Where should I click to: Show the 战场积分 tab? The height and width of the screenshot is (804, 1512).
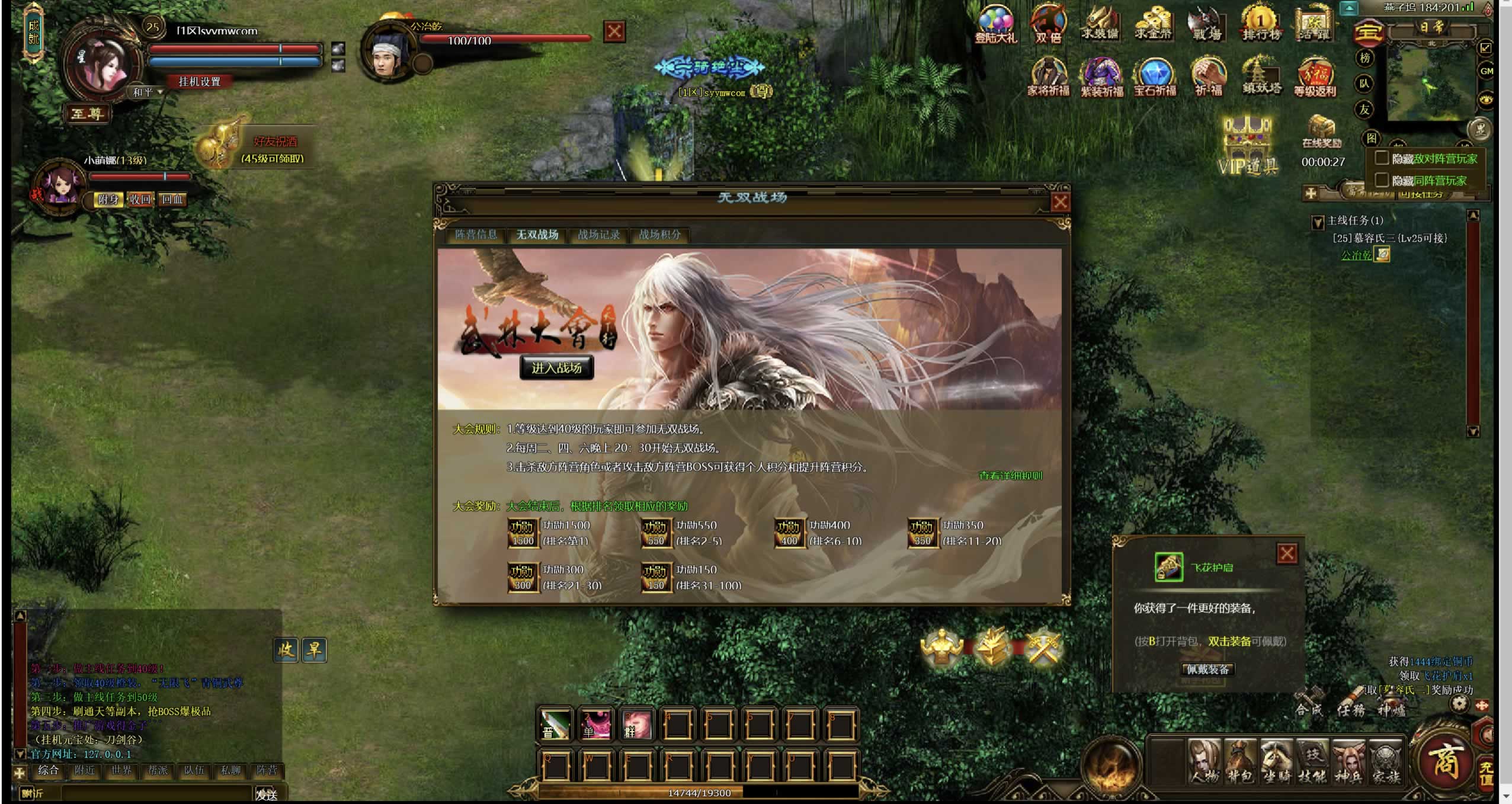click(x=659, y=235)
